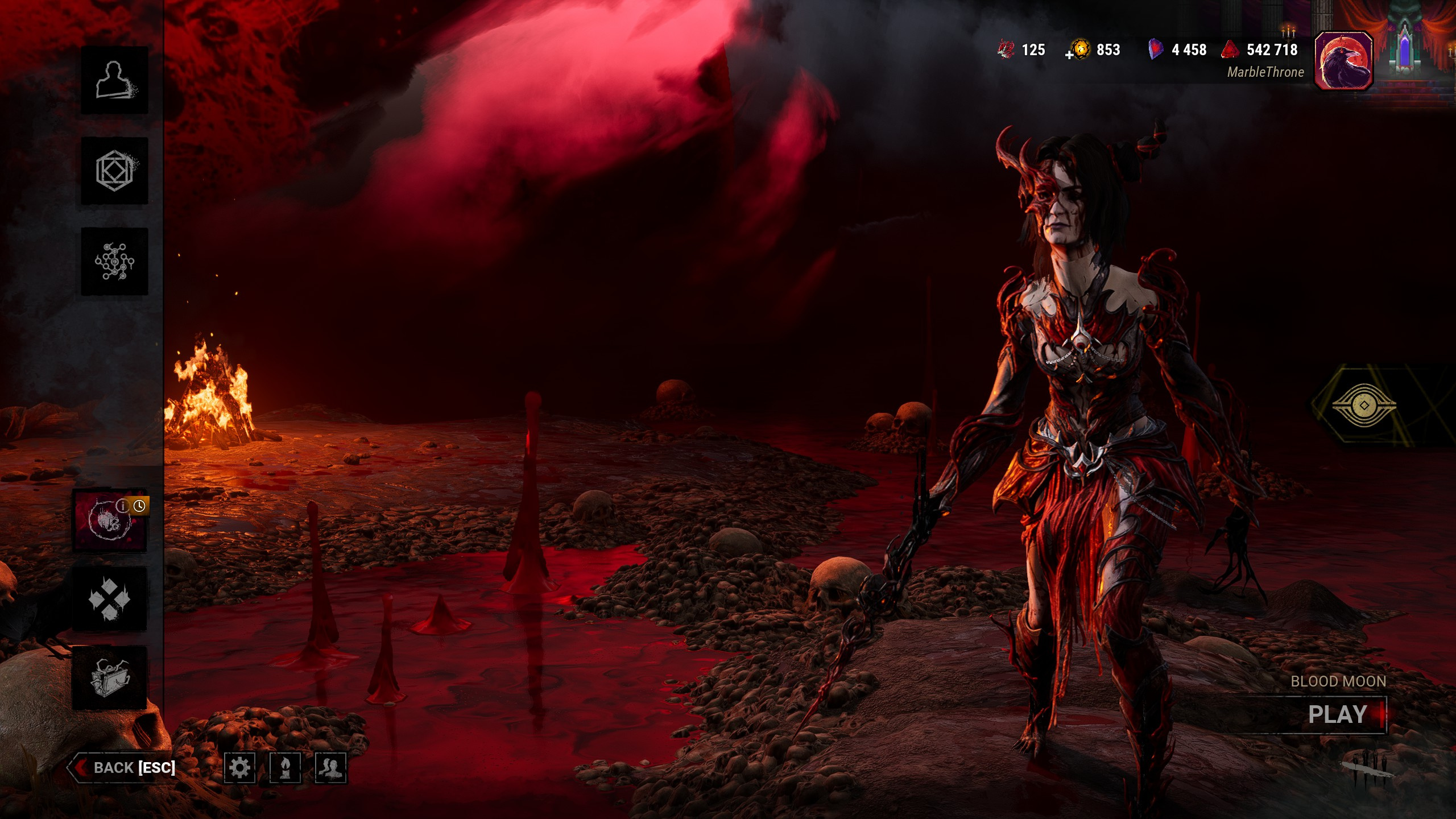The height and width of the screenshot is (819, 1456).
Task: Open settings with the gear icon
Action: [x=239, y=768]
